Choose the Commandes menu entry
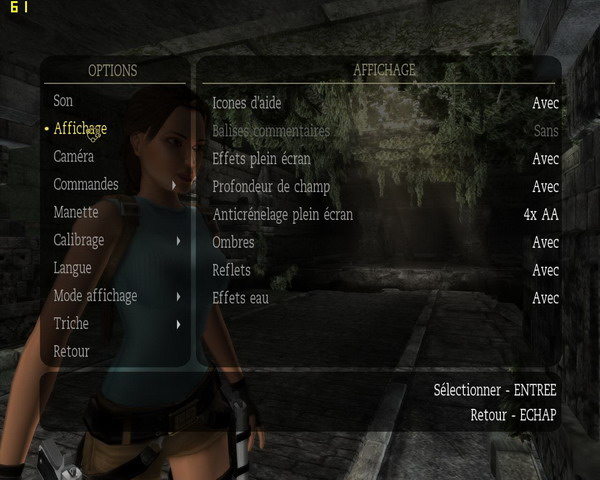The width and height of the screenshot is (600, 480). (x=86, y=185)
